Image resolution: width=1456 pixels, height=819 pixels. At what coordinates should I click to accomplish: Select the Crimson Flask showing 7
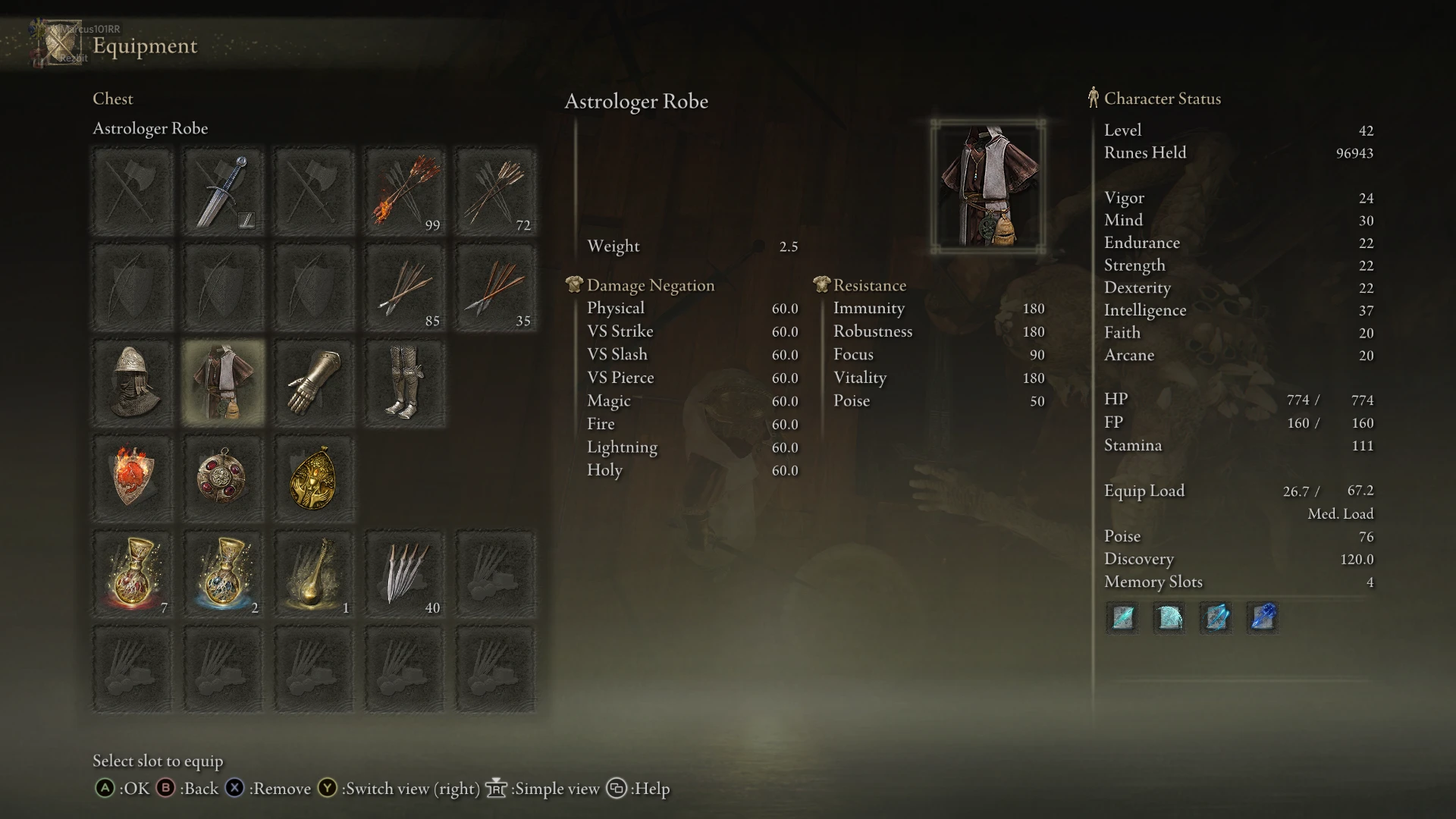(x=132, y=573)
